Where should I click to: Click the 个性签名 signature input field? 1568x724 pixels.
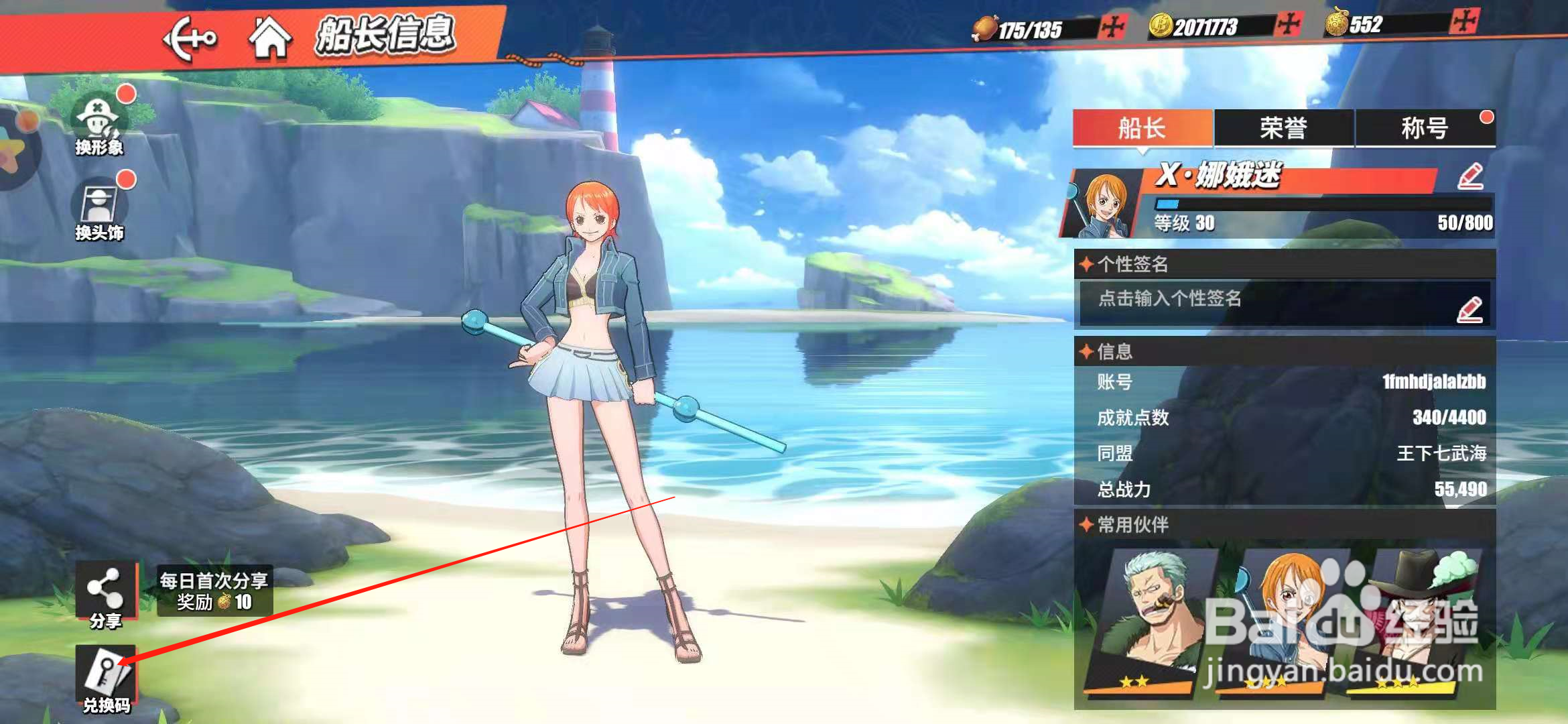tap(1273, 303)
